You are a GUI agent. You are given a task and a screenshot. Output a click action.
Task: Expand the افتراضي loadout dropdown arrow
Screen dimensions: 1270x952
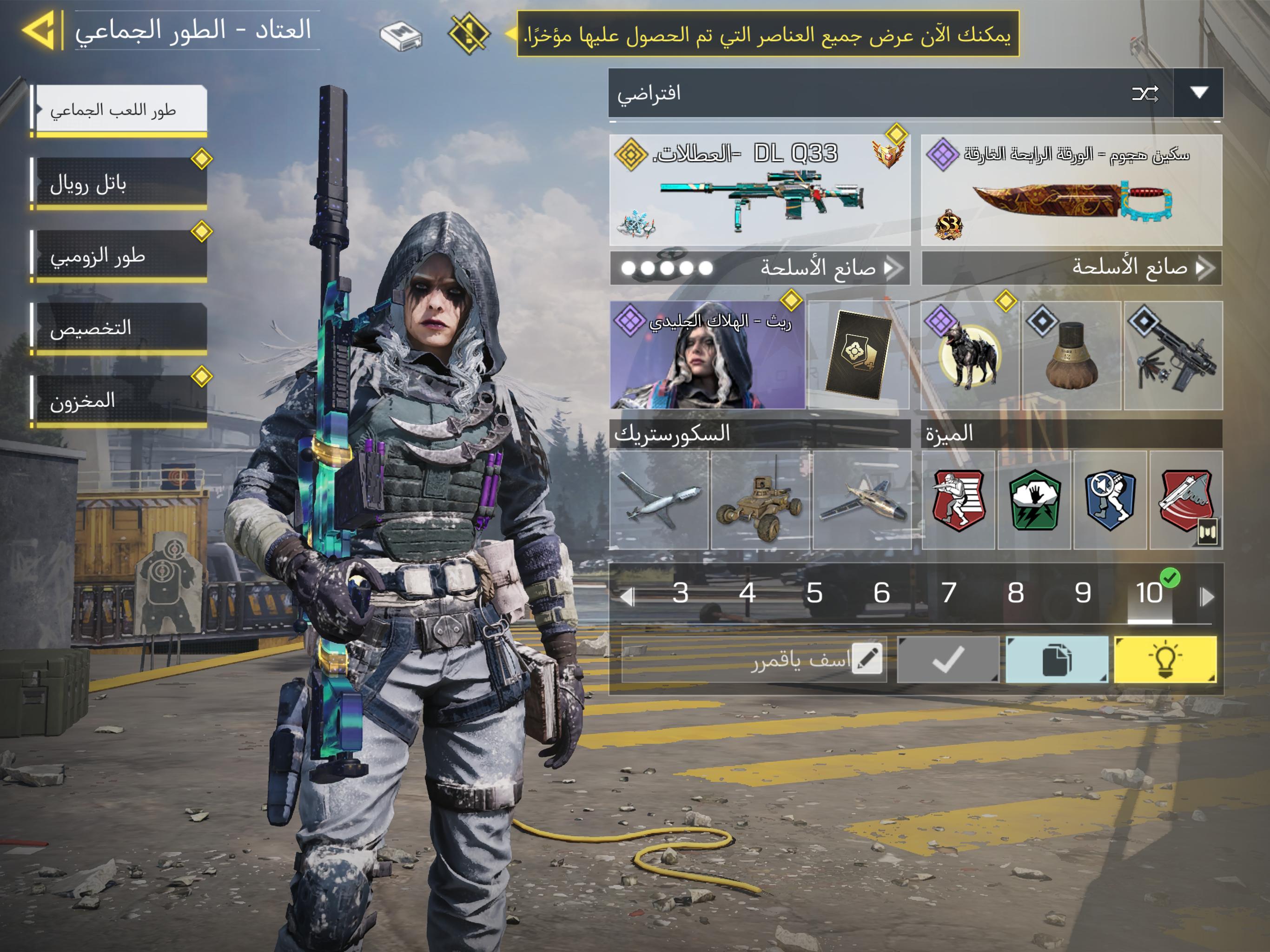pyautogui.click(x=1198, y=93)
